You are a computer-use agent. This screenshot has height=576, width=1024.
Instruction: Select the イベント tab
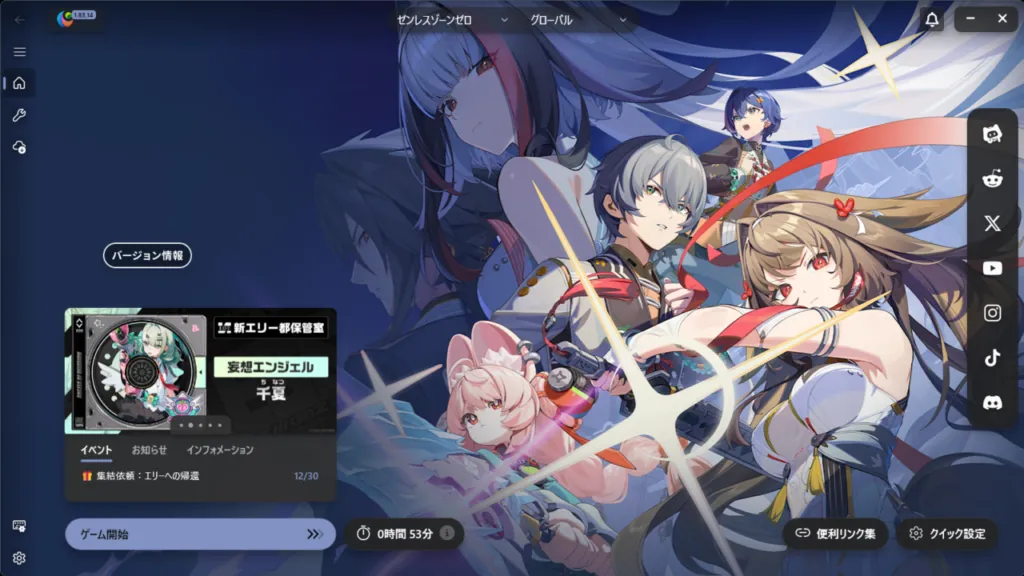(96, 450)
